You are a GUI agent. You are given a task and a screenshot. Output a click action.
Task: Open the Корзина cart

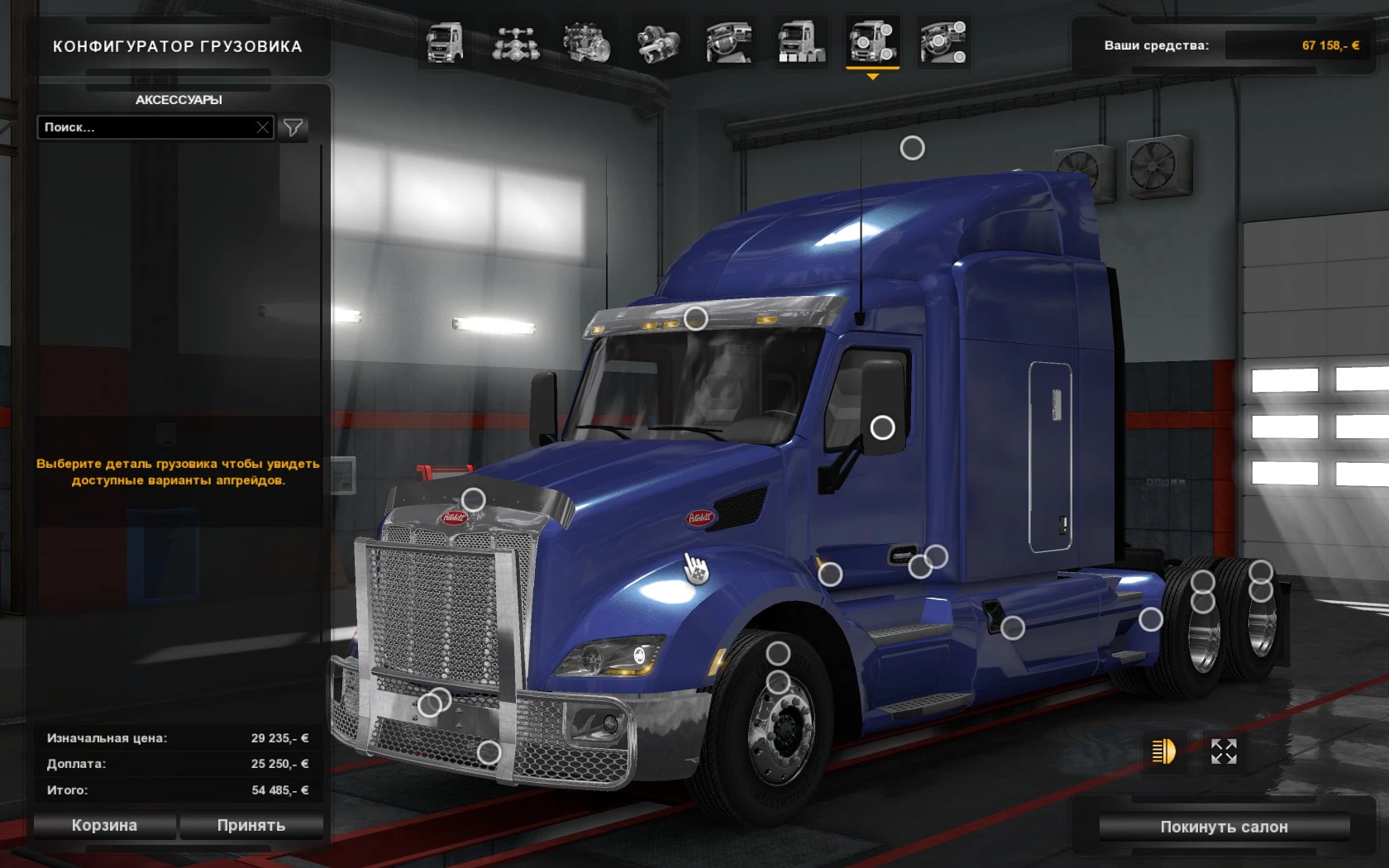[x=104, y=825]
